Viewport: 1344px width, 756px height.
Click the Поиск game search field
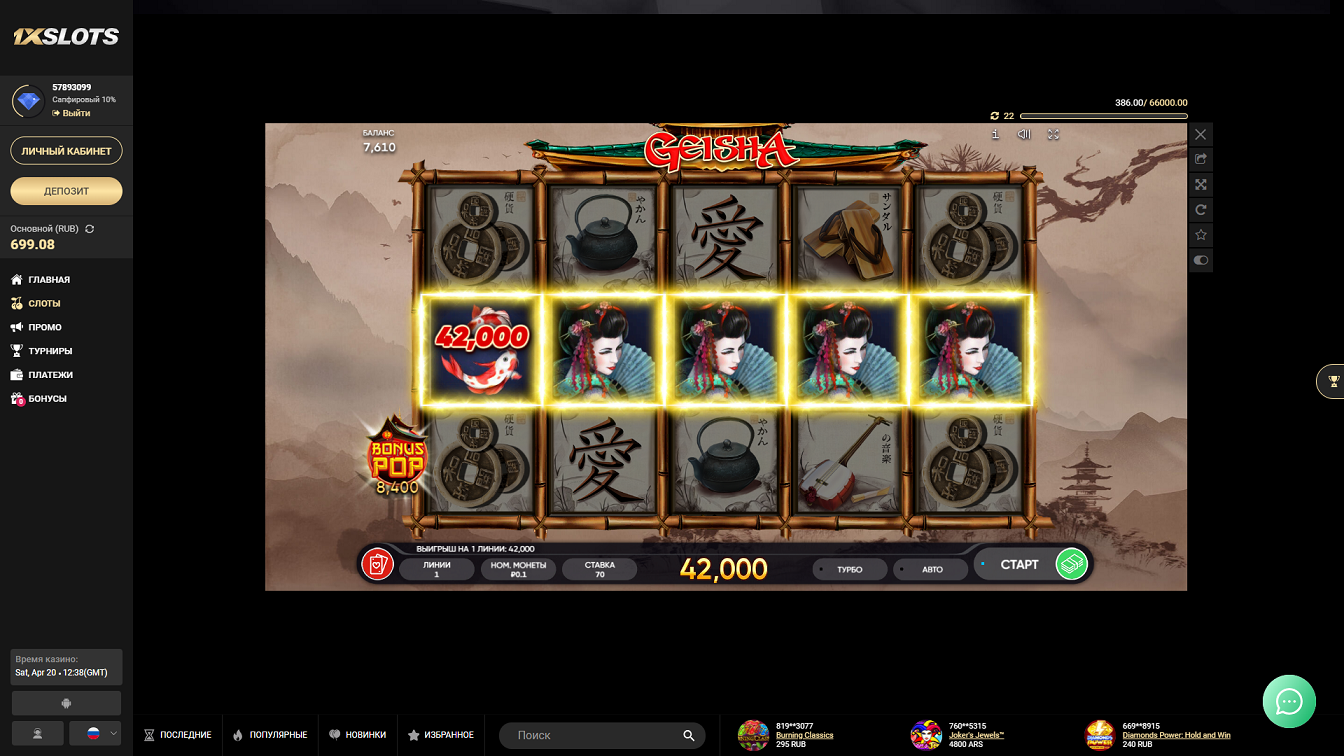click(x=595, y=735)
